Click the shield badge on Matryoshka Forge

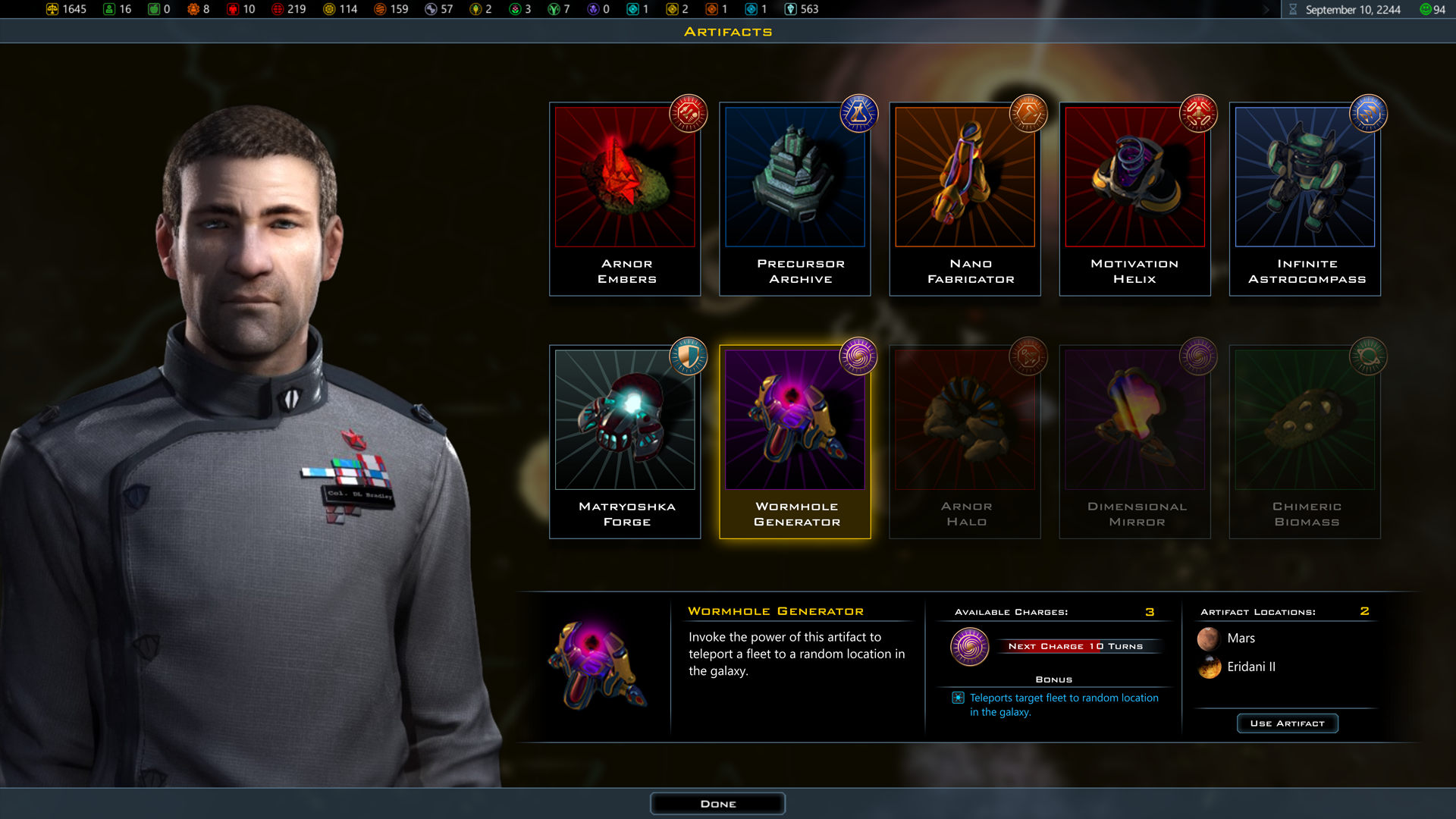coord(687,357)
